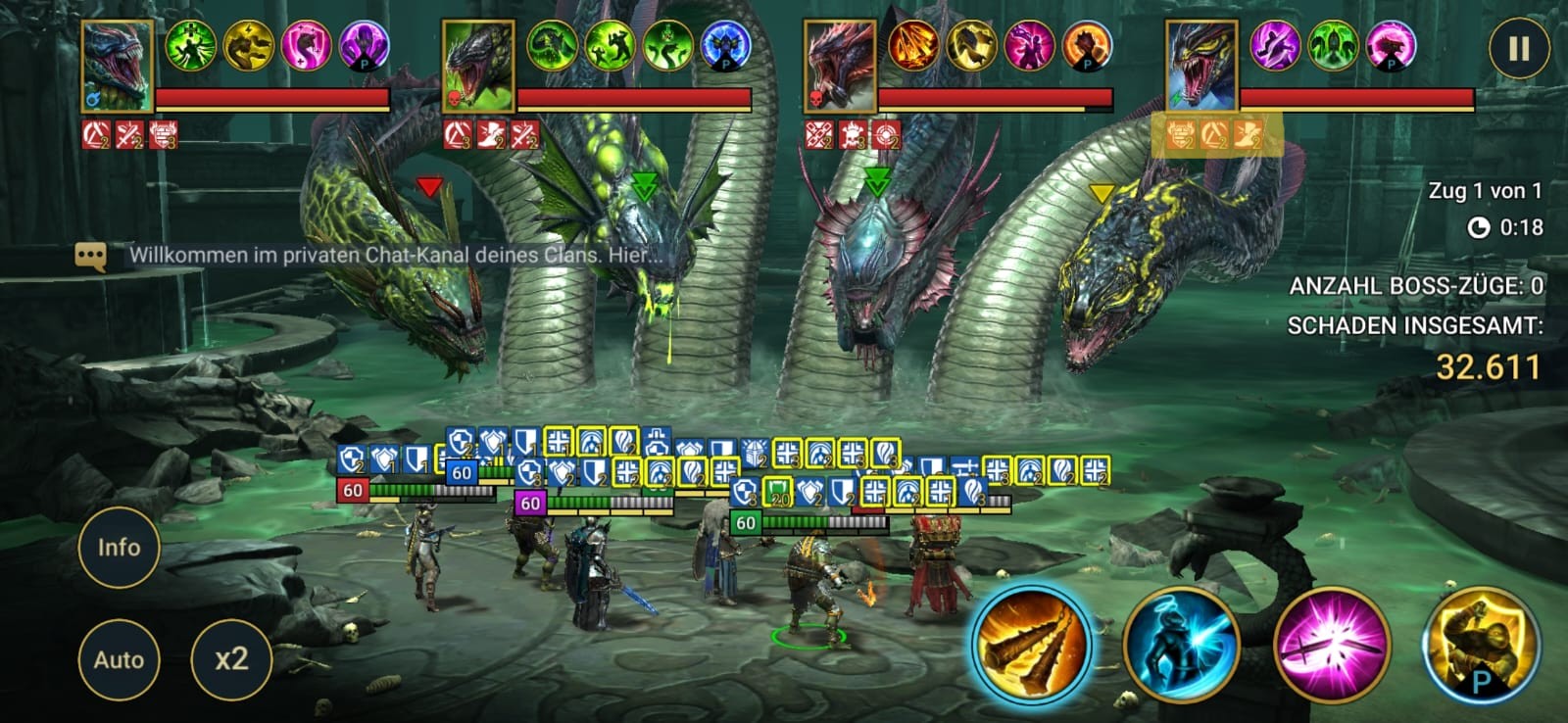Toggle the x2 battle speed

tap(231, 659)
